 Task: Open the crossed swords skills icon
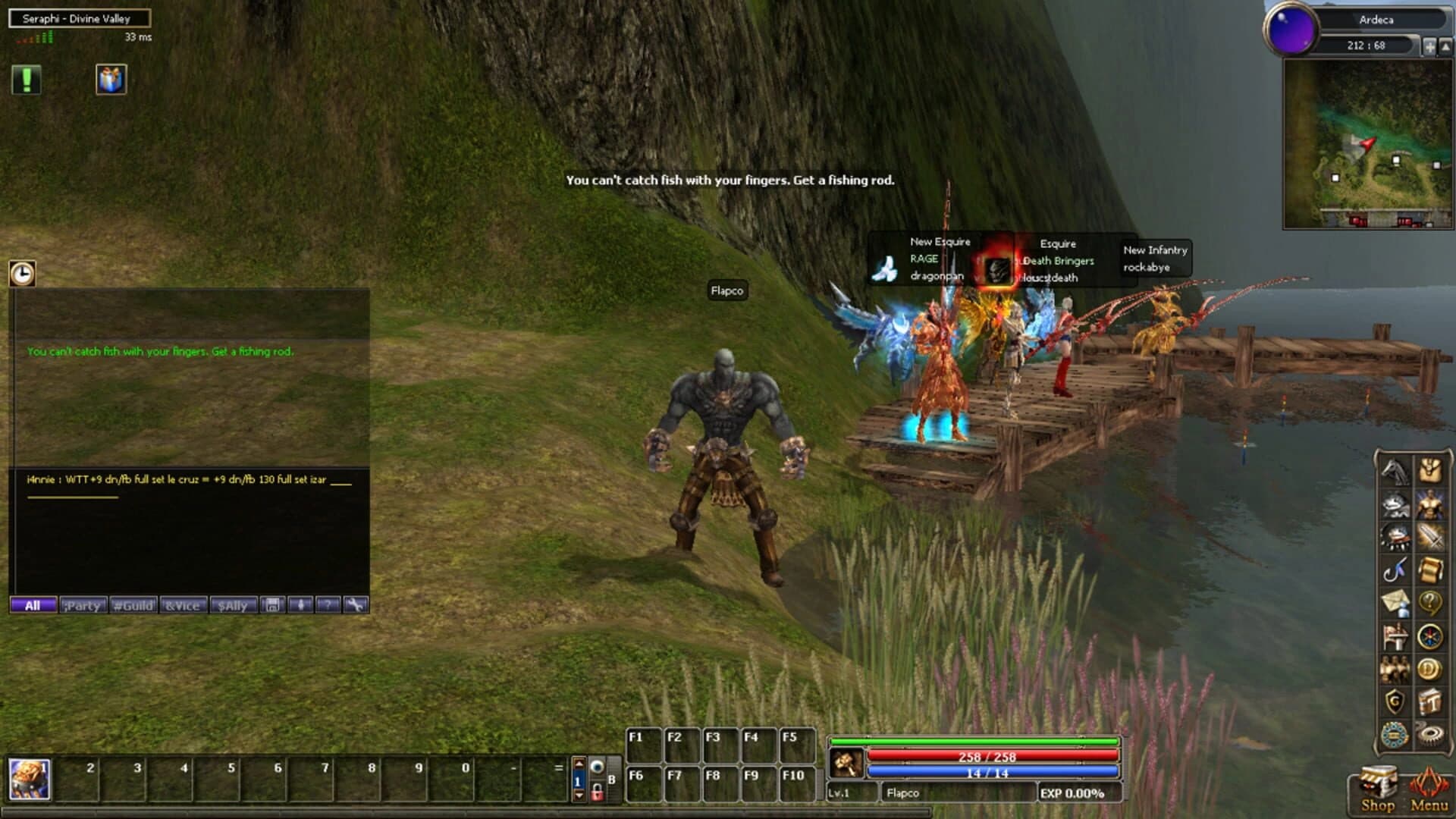[x=1430, y=537]
